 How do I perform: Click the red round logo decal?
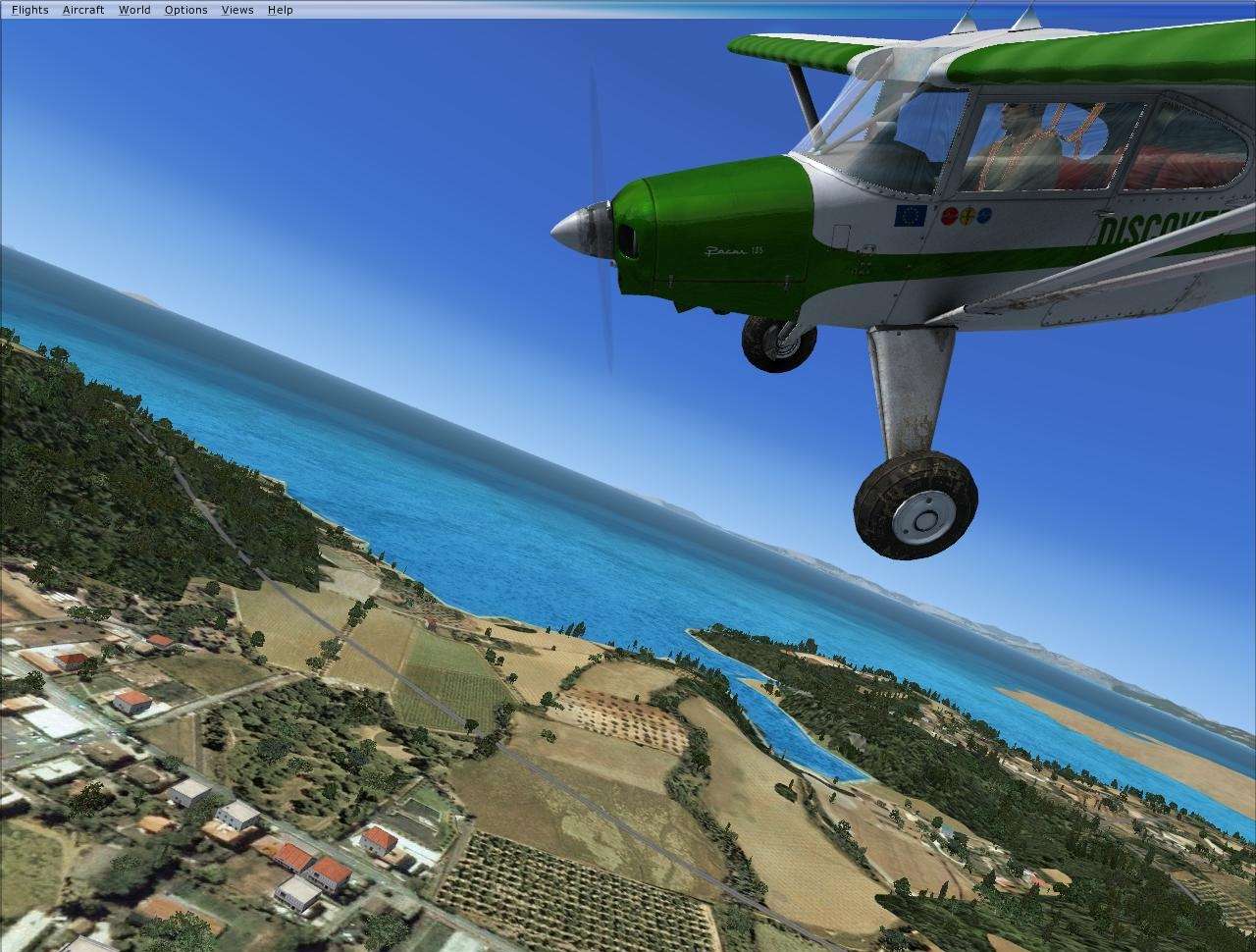pyautogui.click(x=949, y=217)
